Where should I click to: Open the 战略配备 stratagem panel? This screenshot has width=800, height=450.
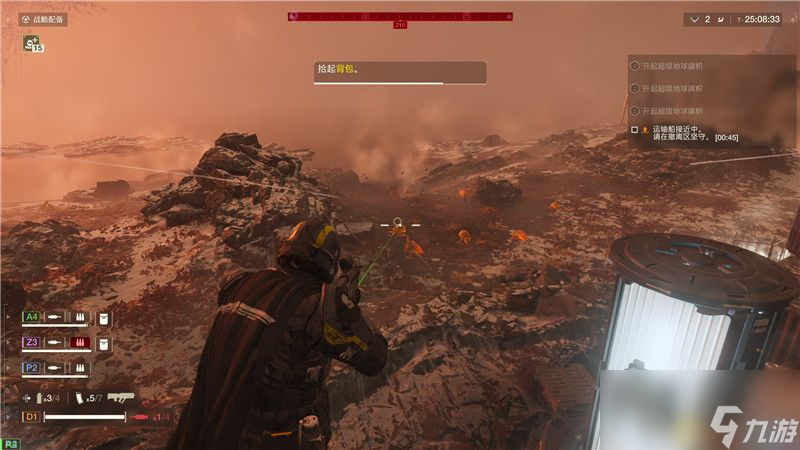click(43, 19)
